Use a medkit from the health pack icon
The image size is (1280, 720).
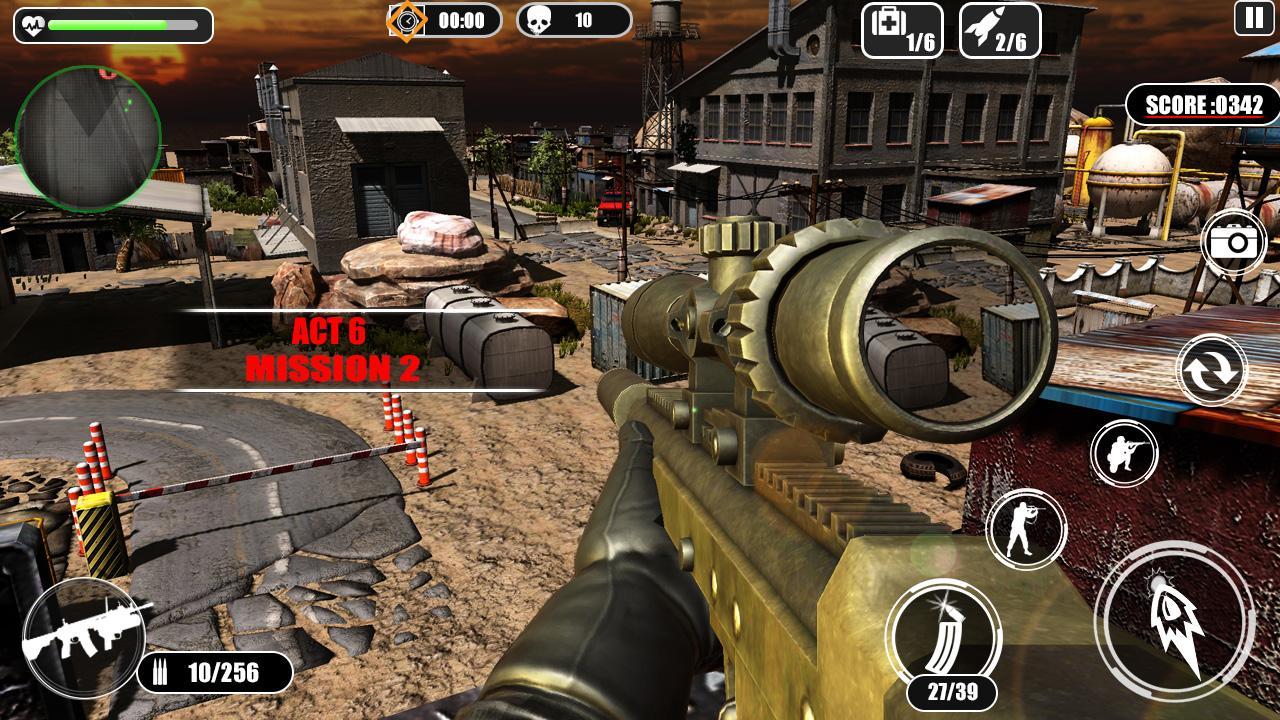[x=900, y=32]
